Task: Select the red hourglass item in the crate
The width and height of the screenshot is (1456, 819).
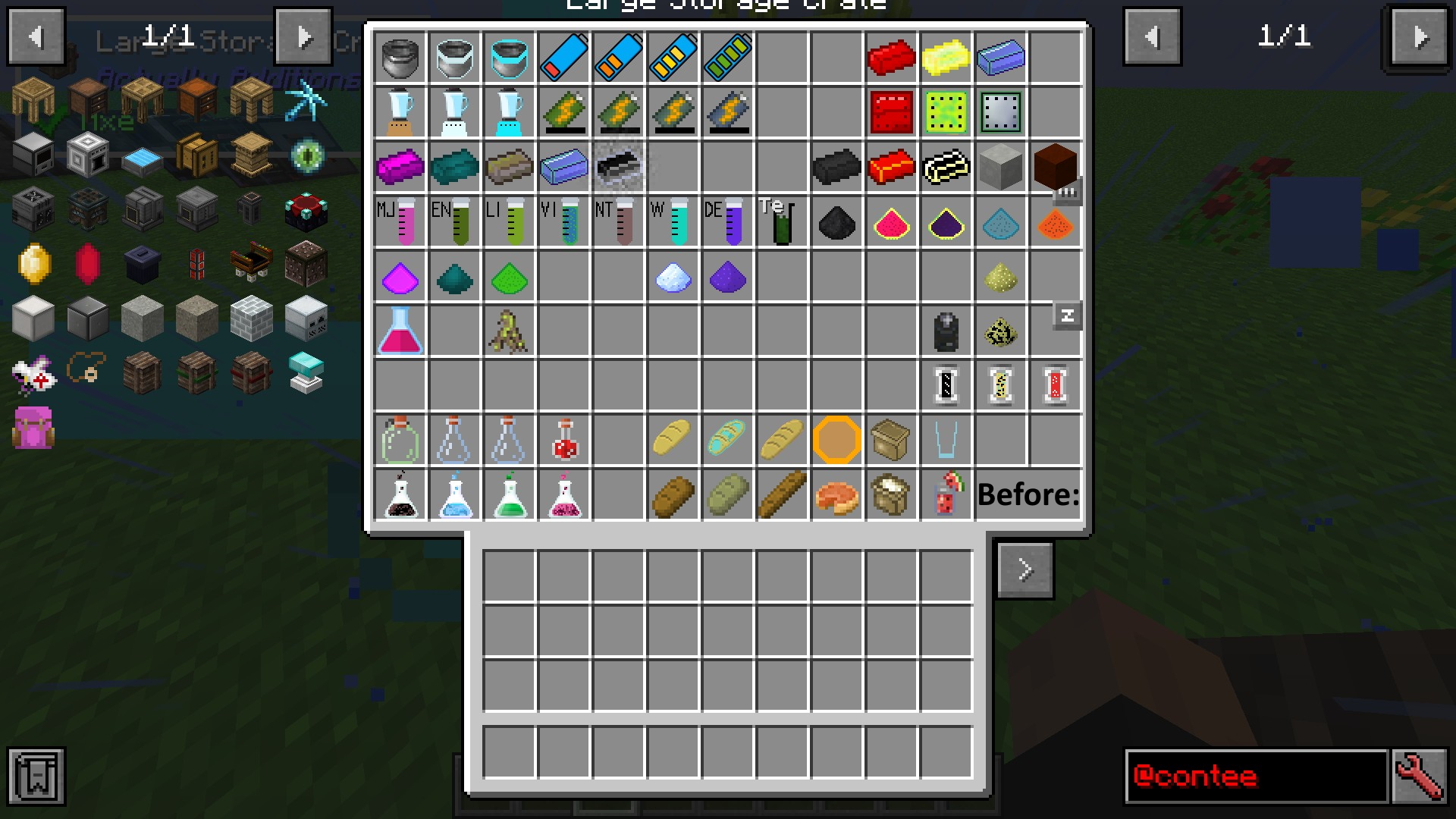Action: tap(1055, 385)
